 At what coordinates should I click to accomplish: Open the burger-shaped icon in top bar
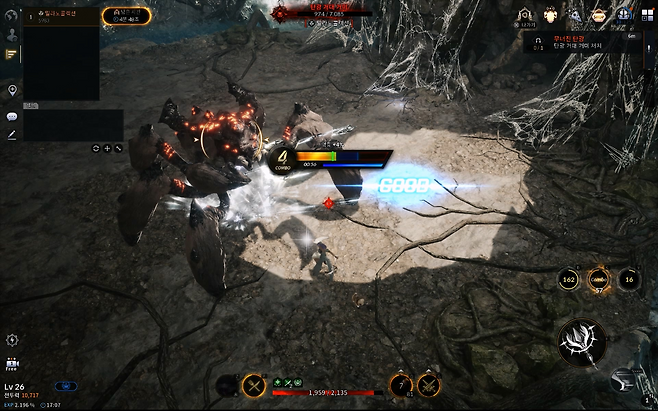(x=597, y=15)
